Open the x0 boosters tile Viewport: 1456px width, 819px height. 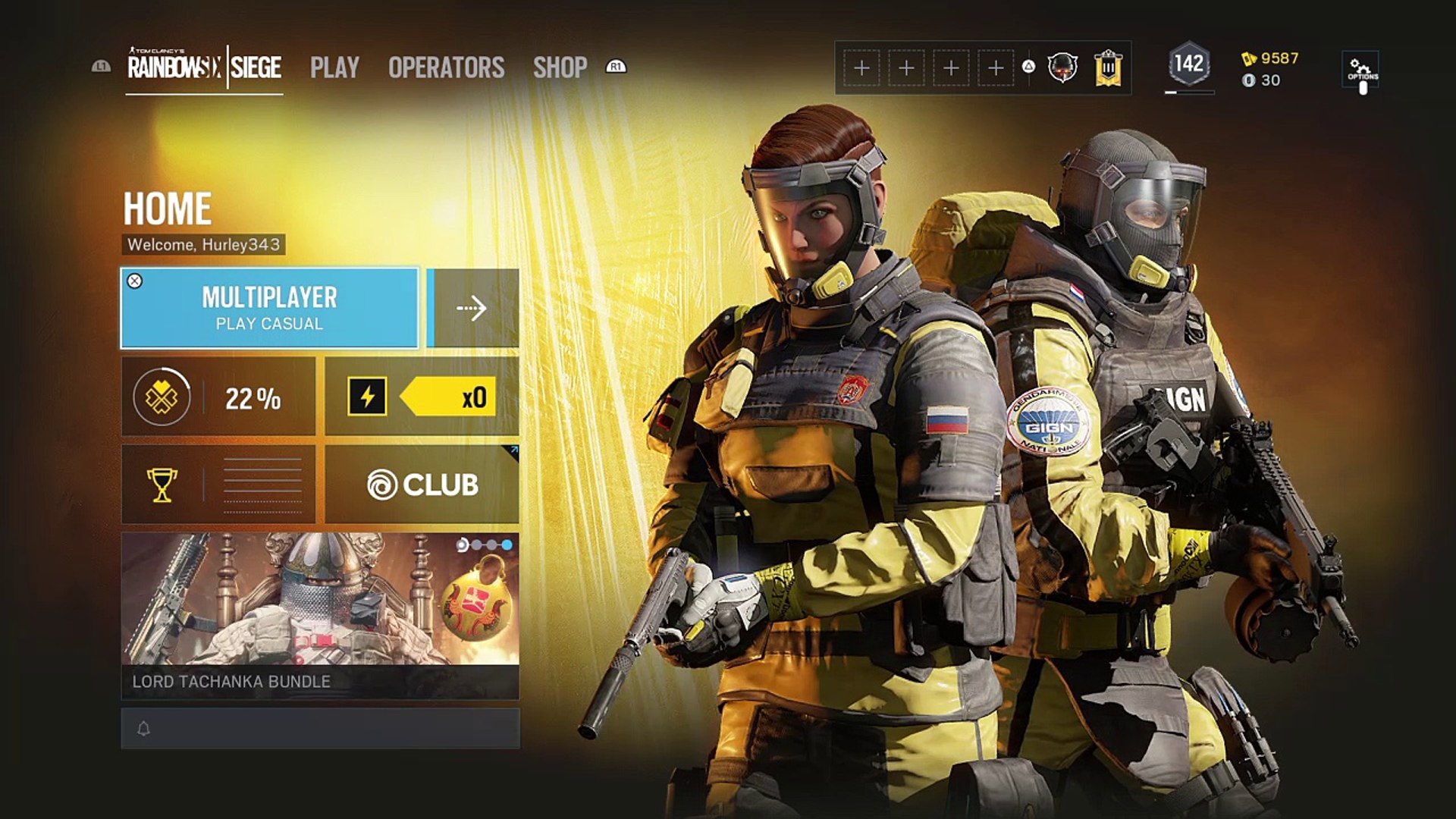[x=422, y=397]
